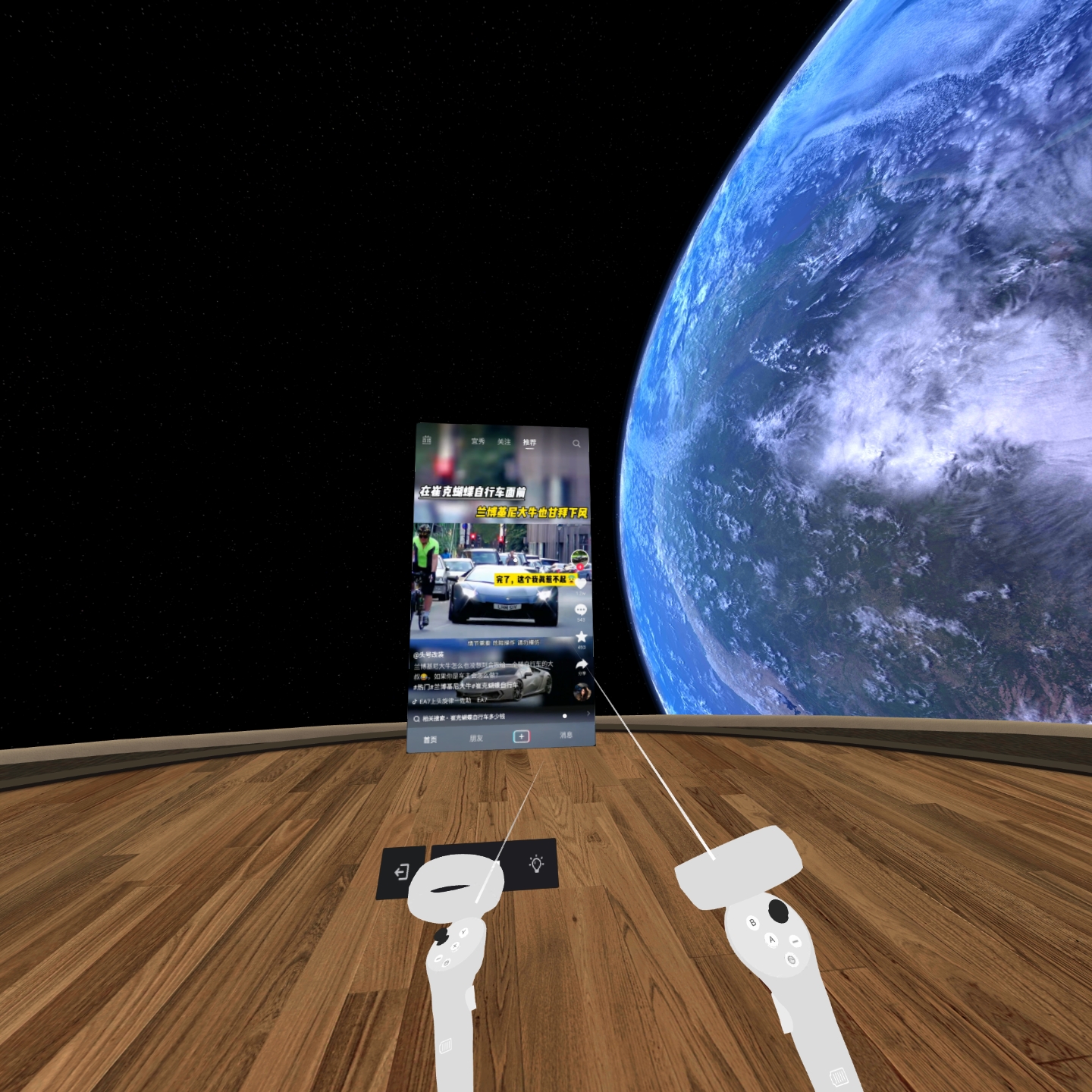Toggle the like heart on the video
This screenshot has height=1092, width=1092.
click(x=581, y=585)
